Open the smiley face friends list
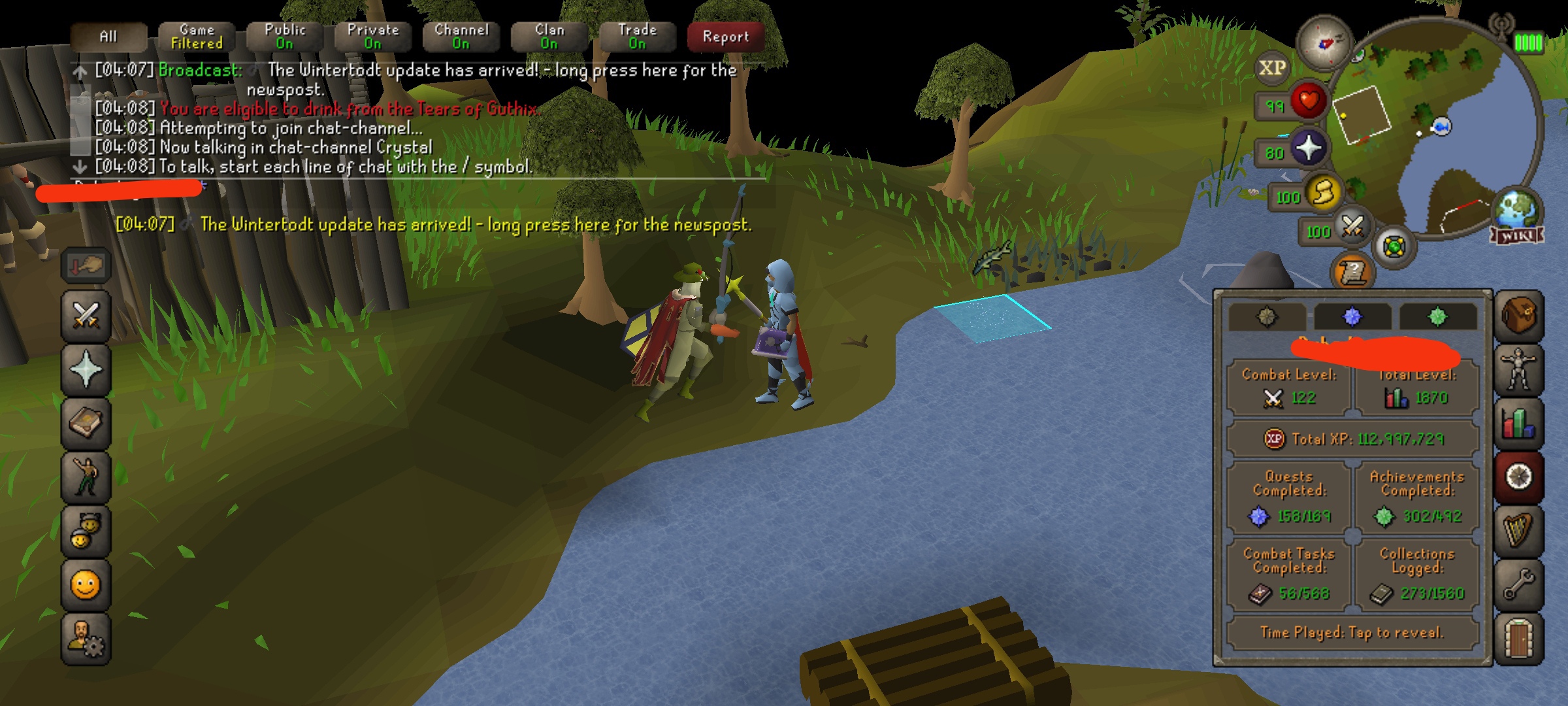The height and width of the screenshot is (706, 1568). pyautogui.click(x=86, y=584)
